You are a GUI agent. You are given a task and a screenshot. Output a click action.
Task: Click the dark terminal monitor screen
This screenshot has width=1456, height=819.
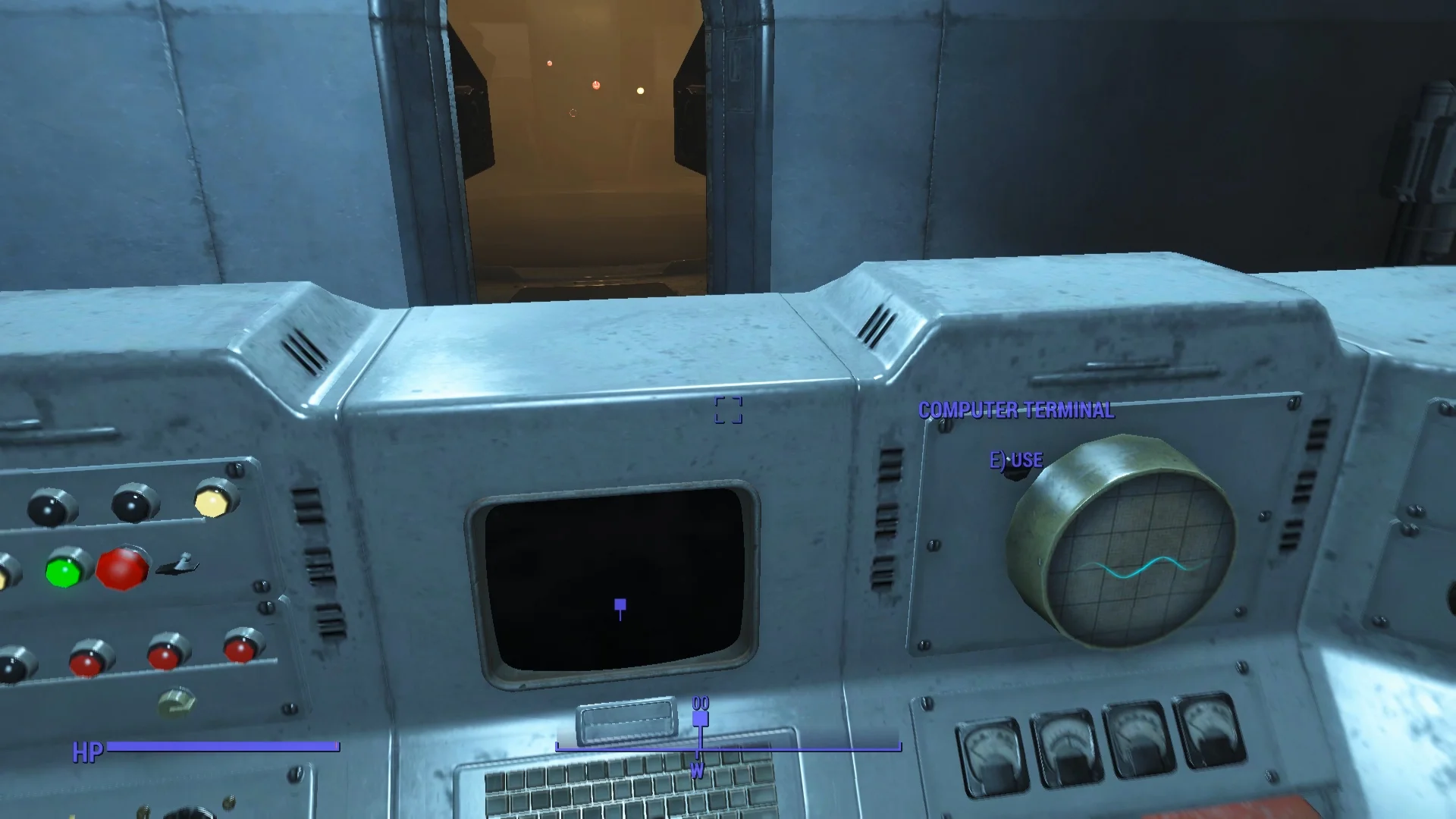click(x=618, y=584)
